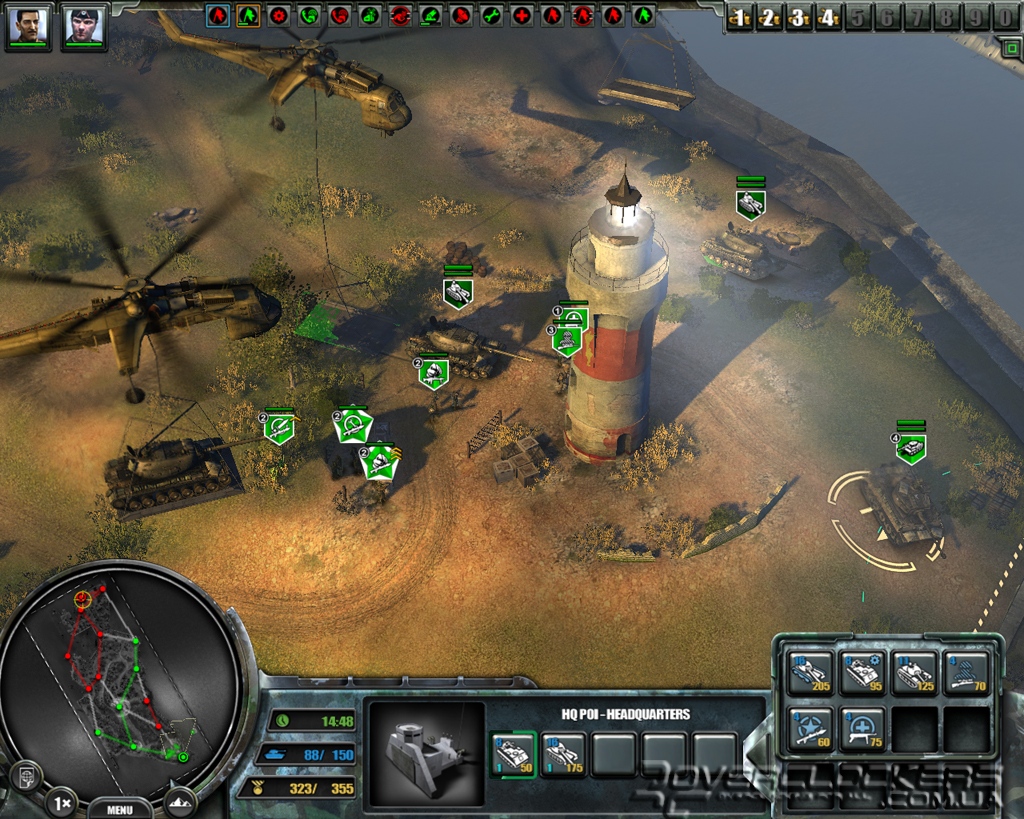1024x819 pixels.
Task: Select the queued 175-cost tank
Action: 563,754
